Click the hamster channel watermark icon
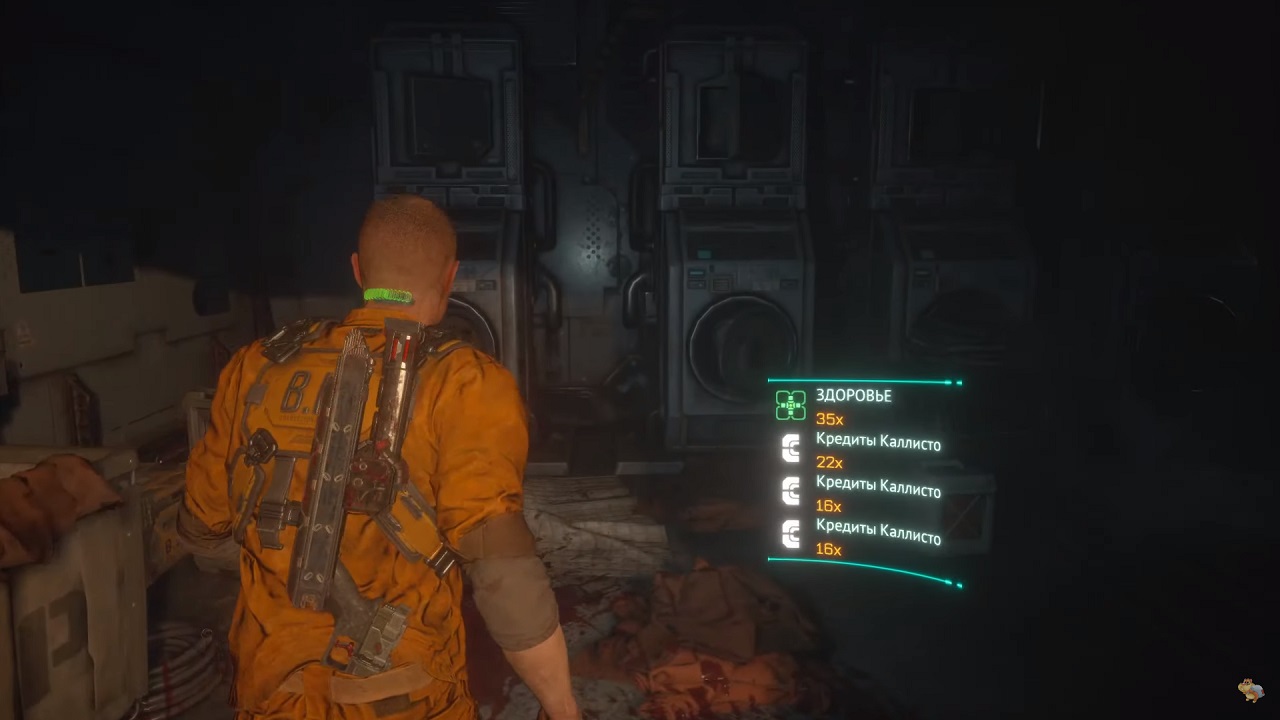This screenshot has width=1280, height=720. click(1250, 689)
